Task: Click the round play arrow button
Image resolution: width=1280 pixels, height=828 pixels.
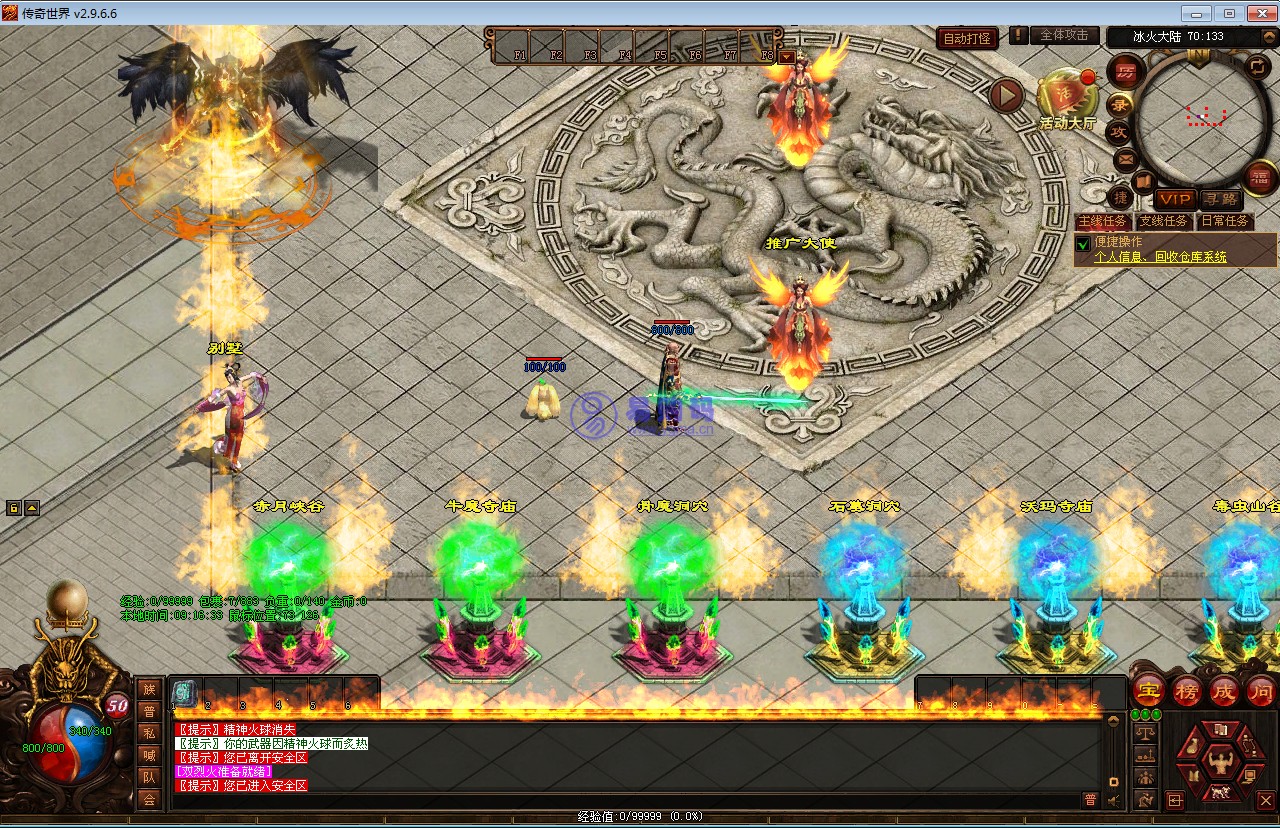Action: pyautogui.click(x=1007, y=95)
